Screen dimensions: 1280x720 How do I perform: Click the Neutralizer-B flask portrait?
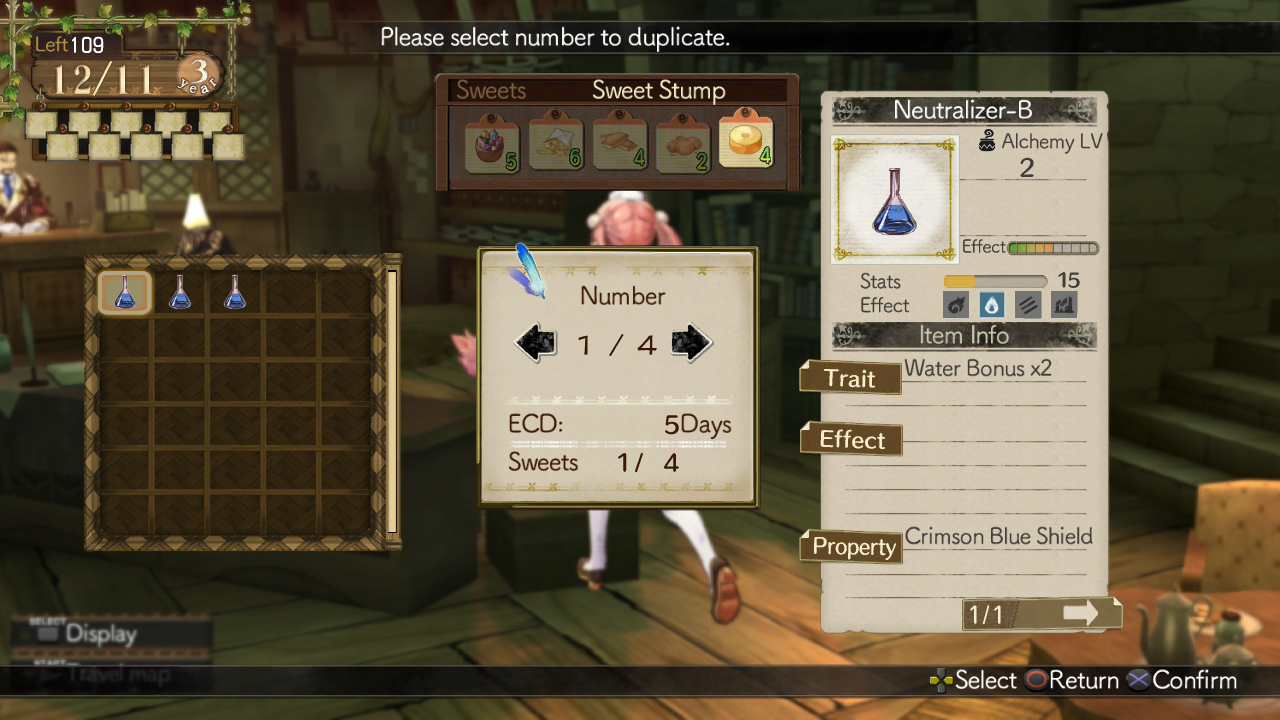point(894,199)
